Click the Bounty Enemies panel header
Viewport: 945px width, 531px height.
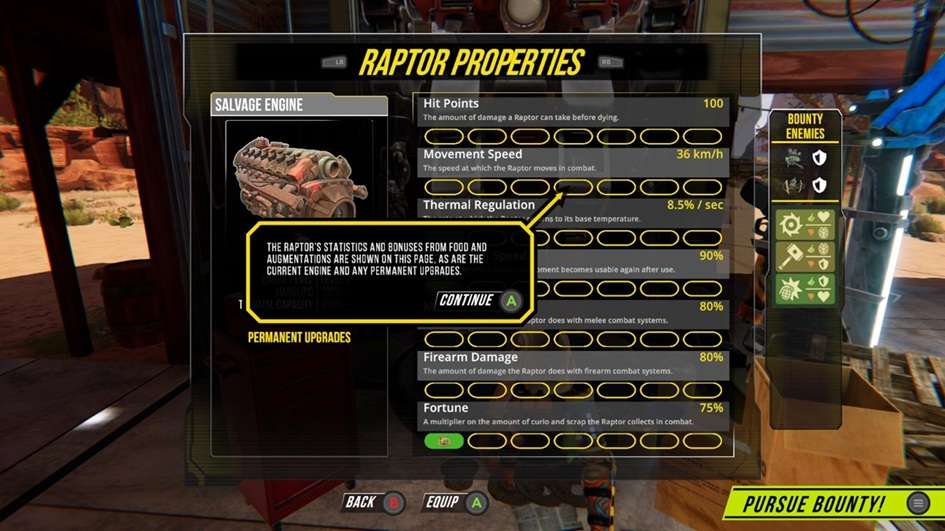click(x=805, y=126)
